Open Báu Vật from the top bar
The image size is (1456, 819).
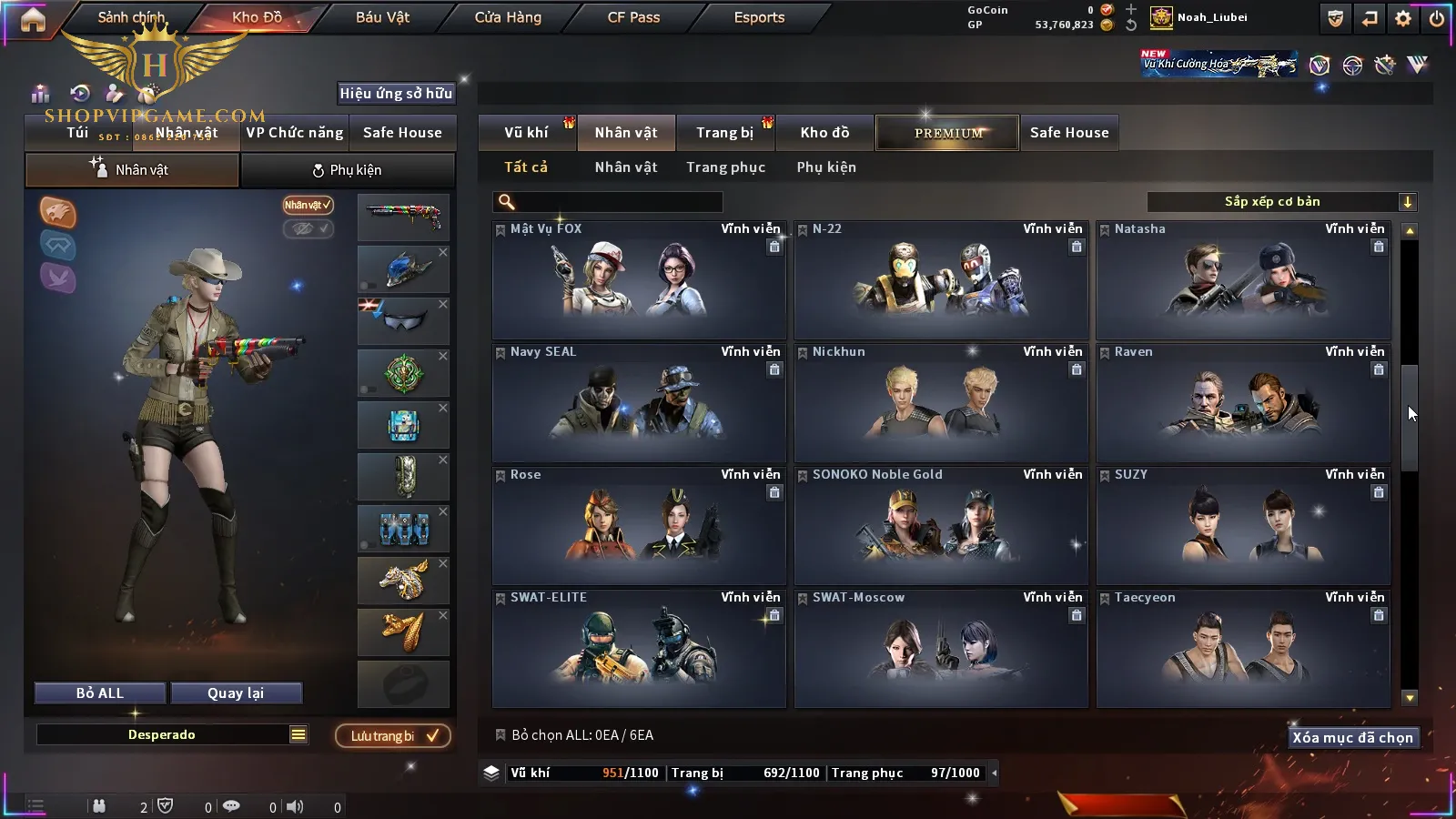click(x=382, y=17)
